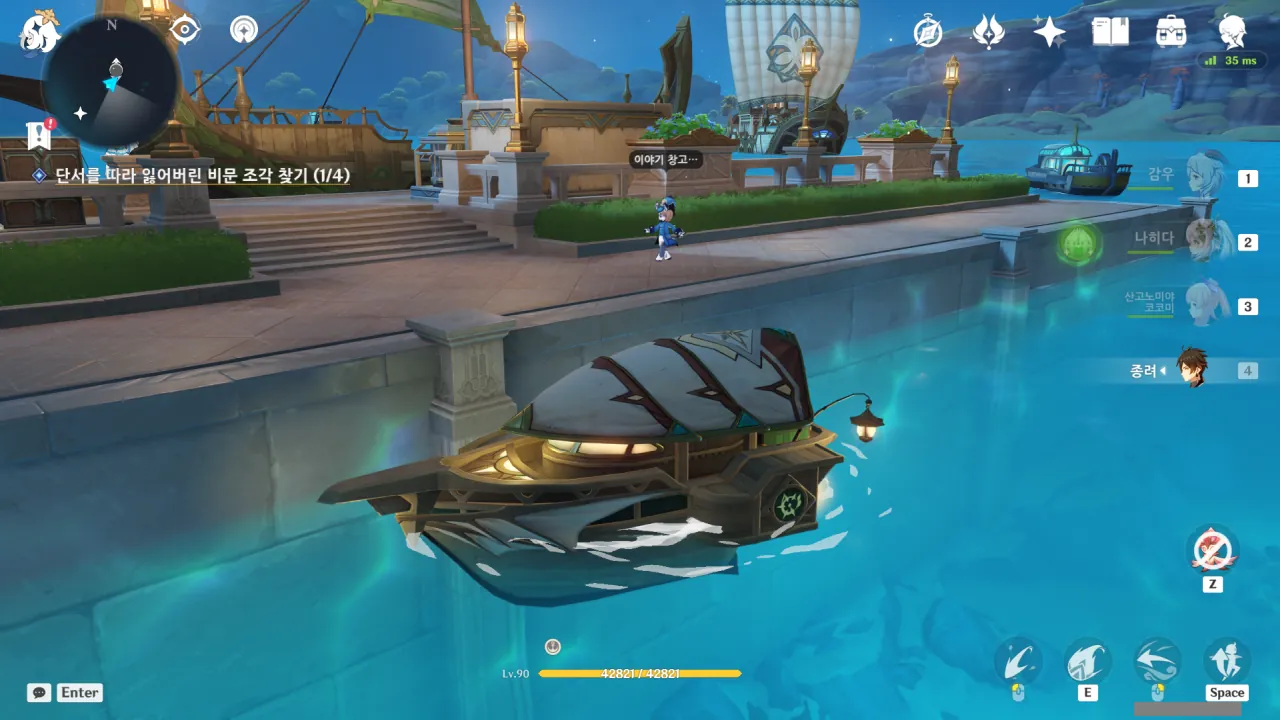Switch to party member 산고노미야 코코미
Image resolution: width=1280 pixels, height=720 pixels.
1200,305
